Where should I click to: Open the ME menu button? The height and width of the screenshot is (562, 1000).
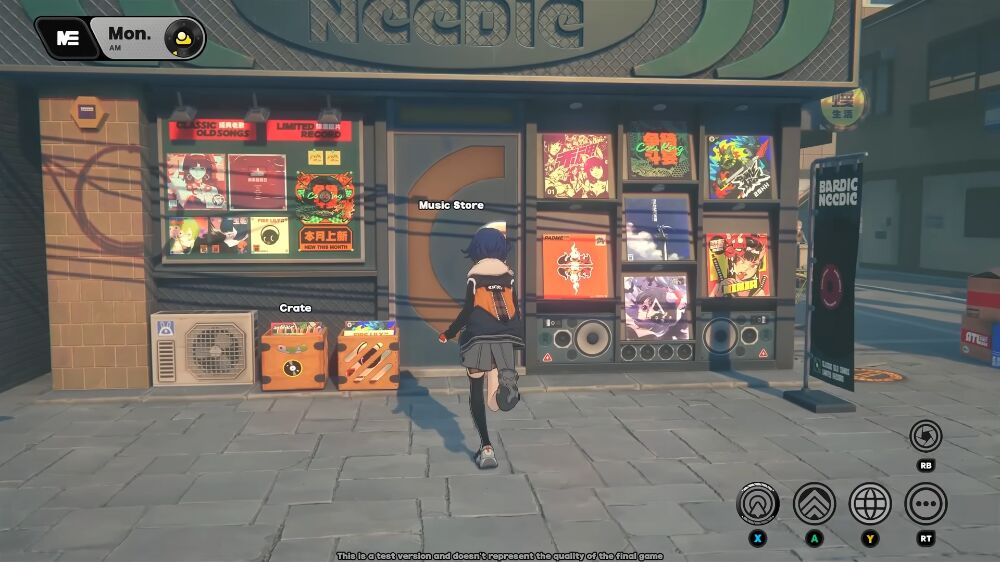pos(68,38)
